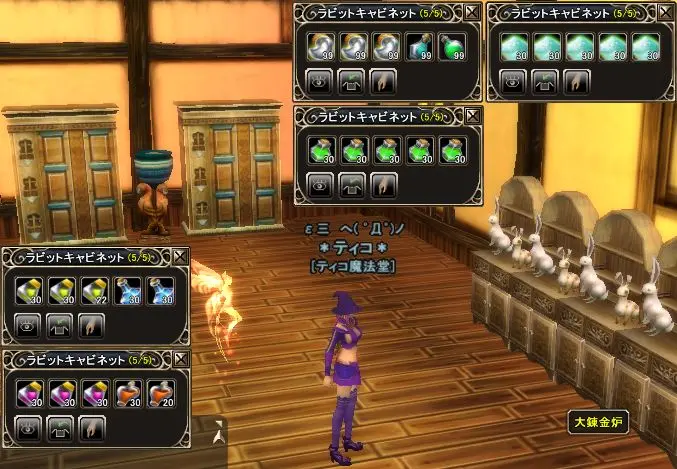Select the blue bottle stack of 99

tap(420, 47)
